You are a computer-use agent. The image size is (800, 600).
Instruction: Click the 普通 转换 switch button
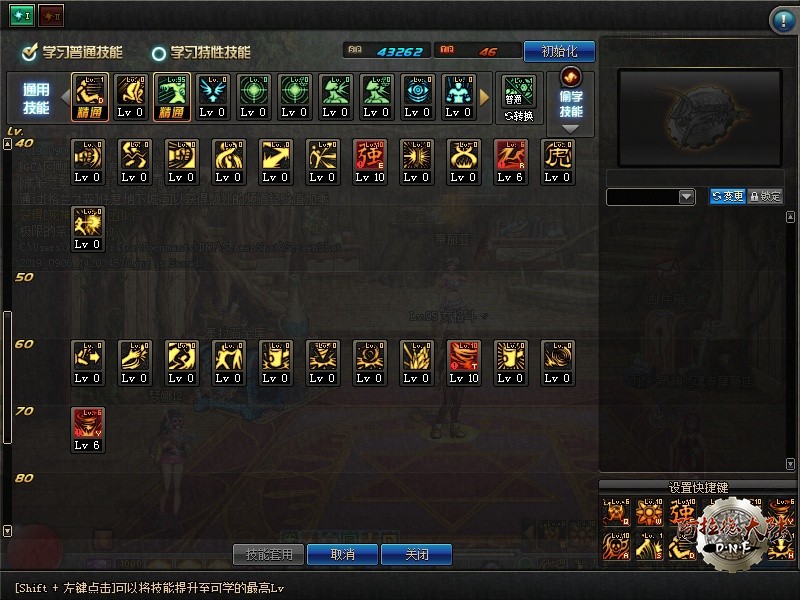tap(519, 96)
